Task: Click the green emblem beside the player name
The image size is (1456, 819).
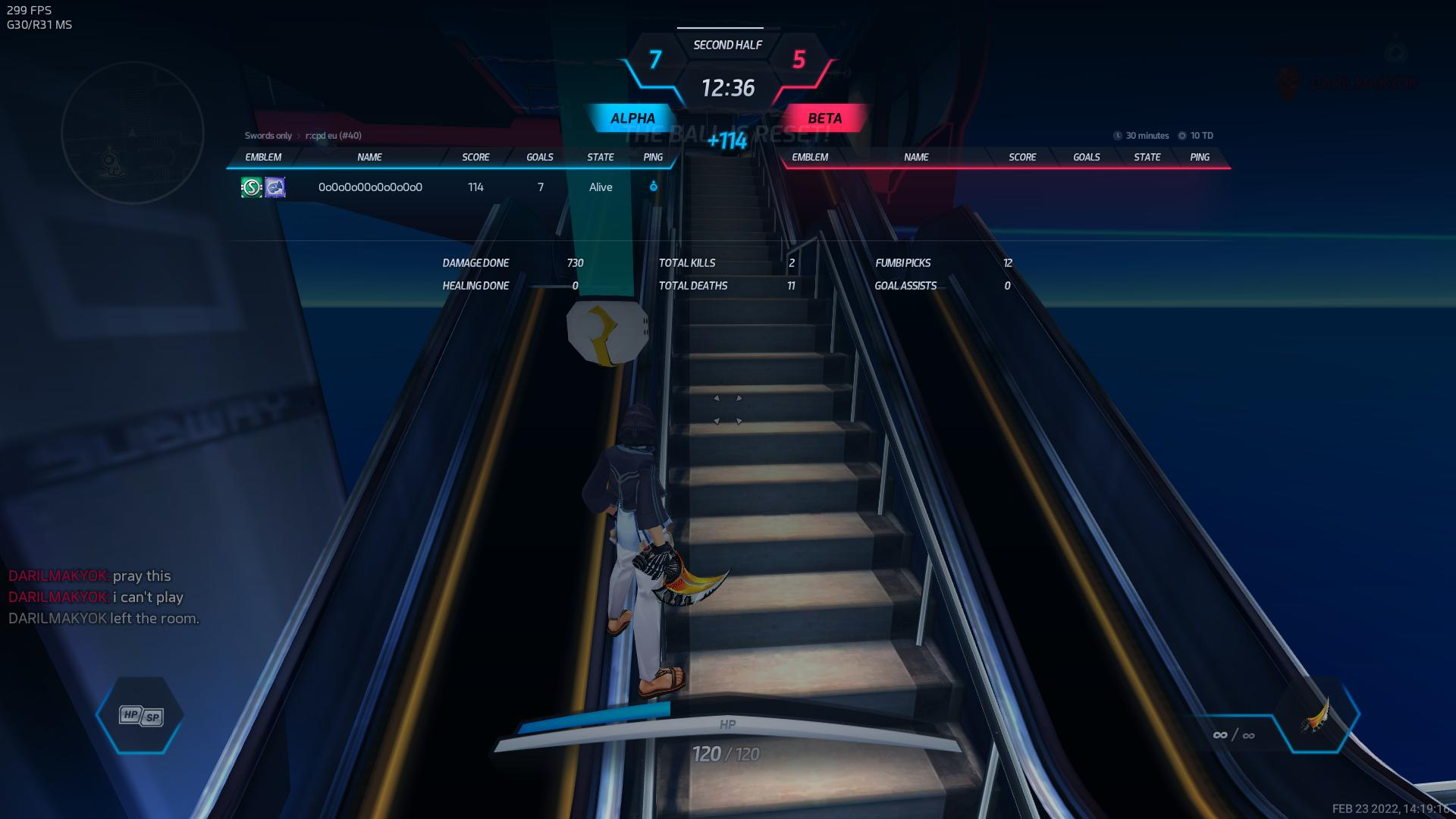Action: (x=251, y=187)
